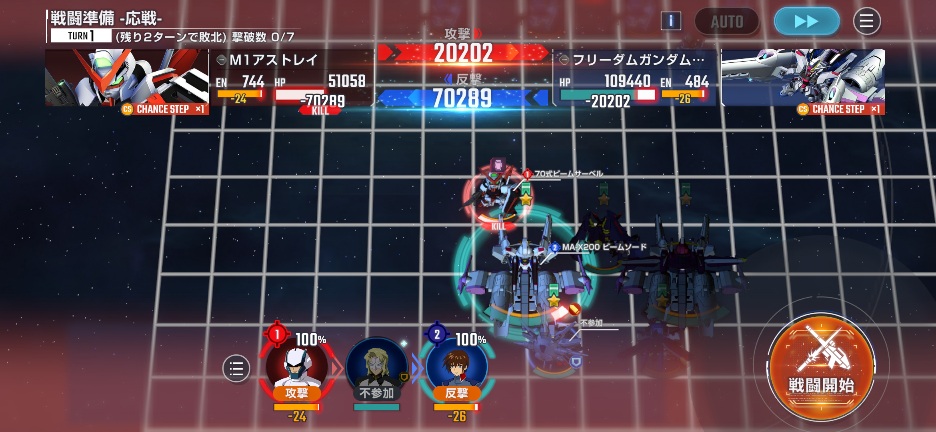Viewport: 936px width, 432px height.
Task: Select the counterattacking pilot portrait labeled 反撃
Action: pyautogui.click(x=456, y=366)
